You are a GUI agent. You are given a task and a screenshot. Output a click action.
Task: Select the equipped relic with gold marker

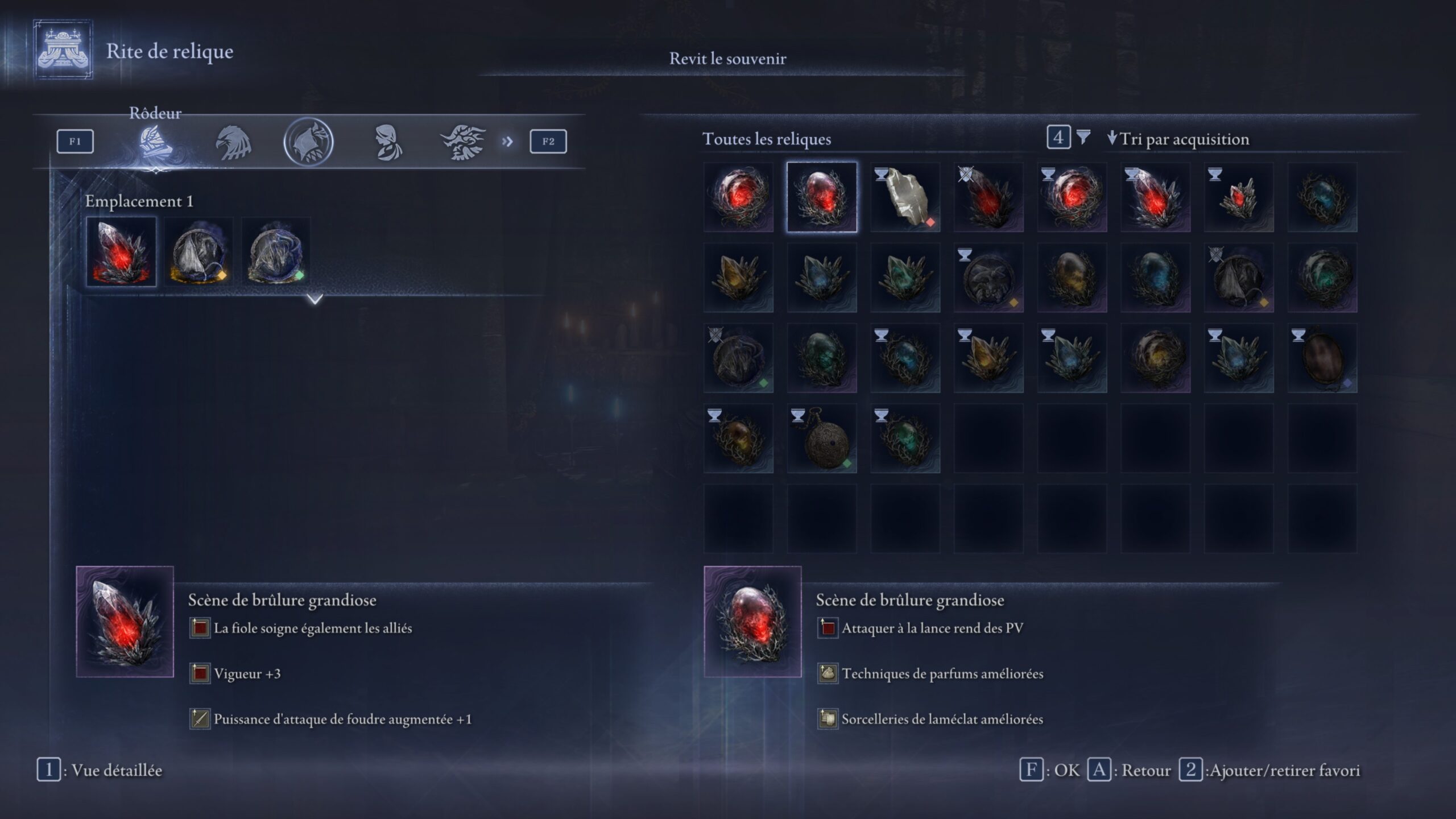coord(198,251)
